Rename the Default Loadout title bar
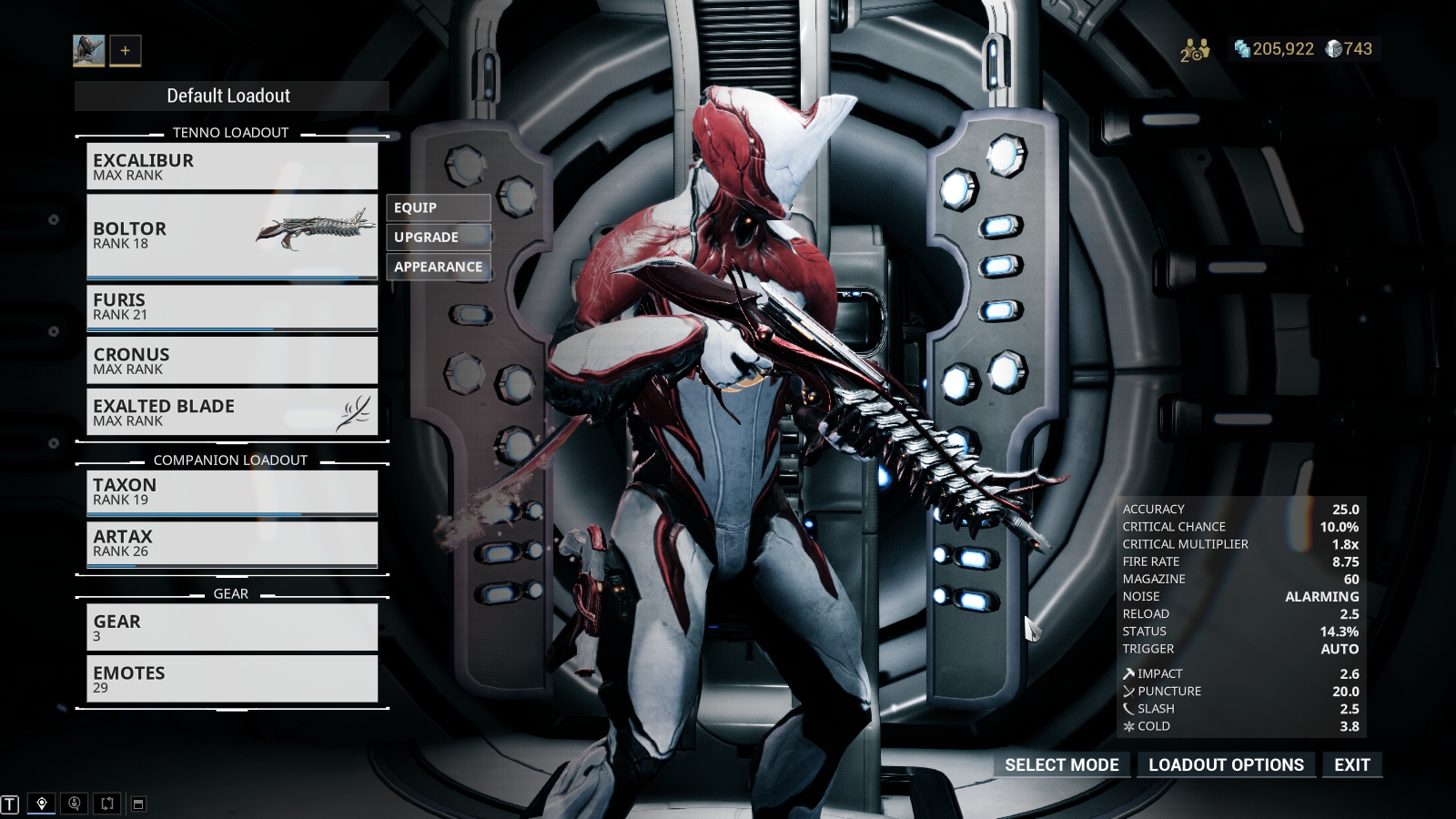The image size is (1456, 819). (x=231, y=96)
